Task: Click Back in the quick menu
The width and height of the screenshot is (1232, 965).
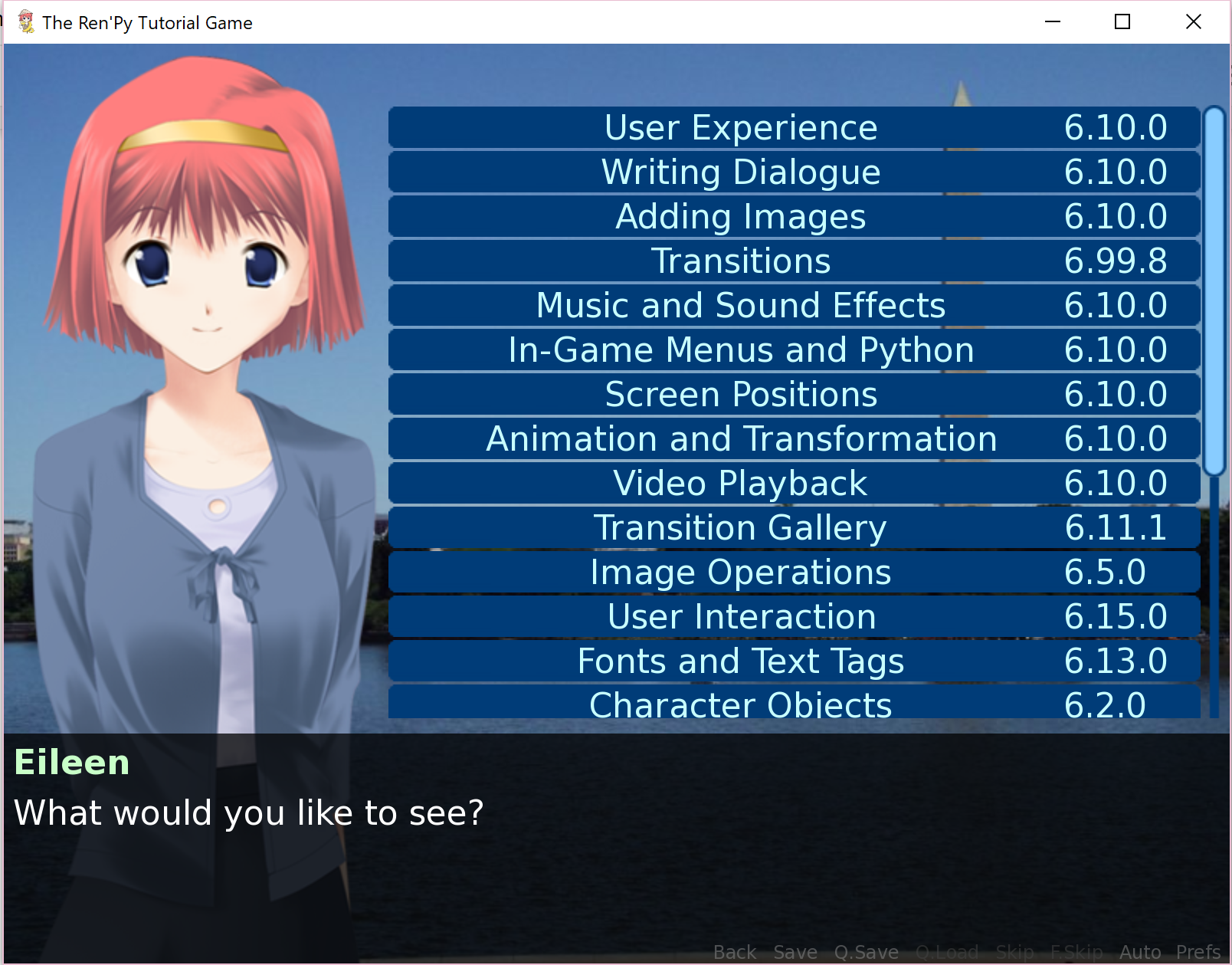Action: [x=733, y=951]
